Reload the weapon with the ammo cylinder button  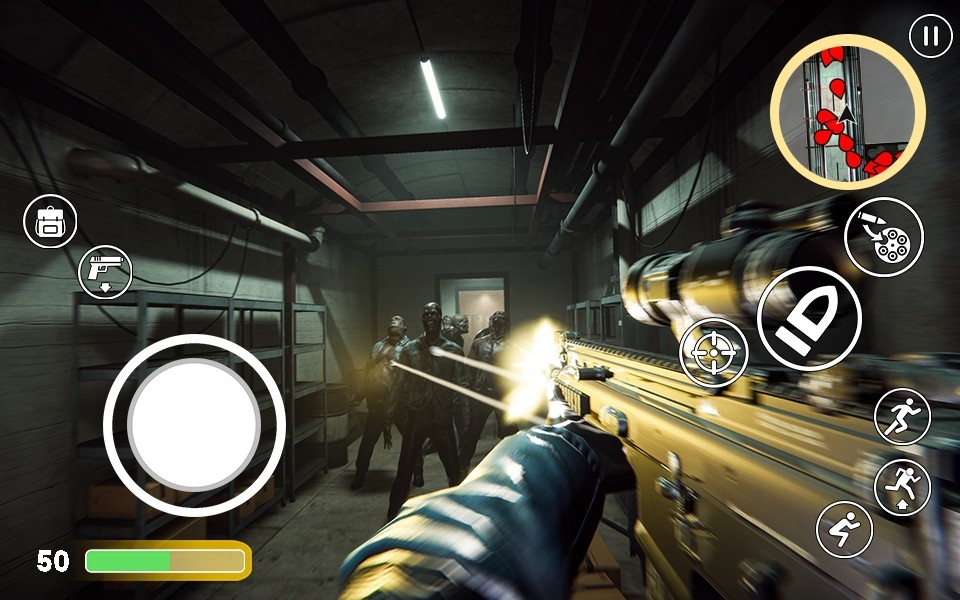pos(883,237)
